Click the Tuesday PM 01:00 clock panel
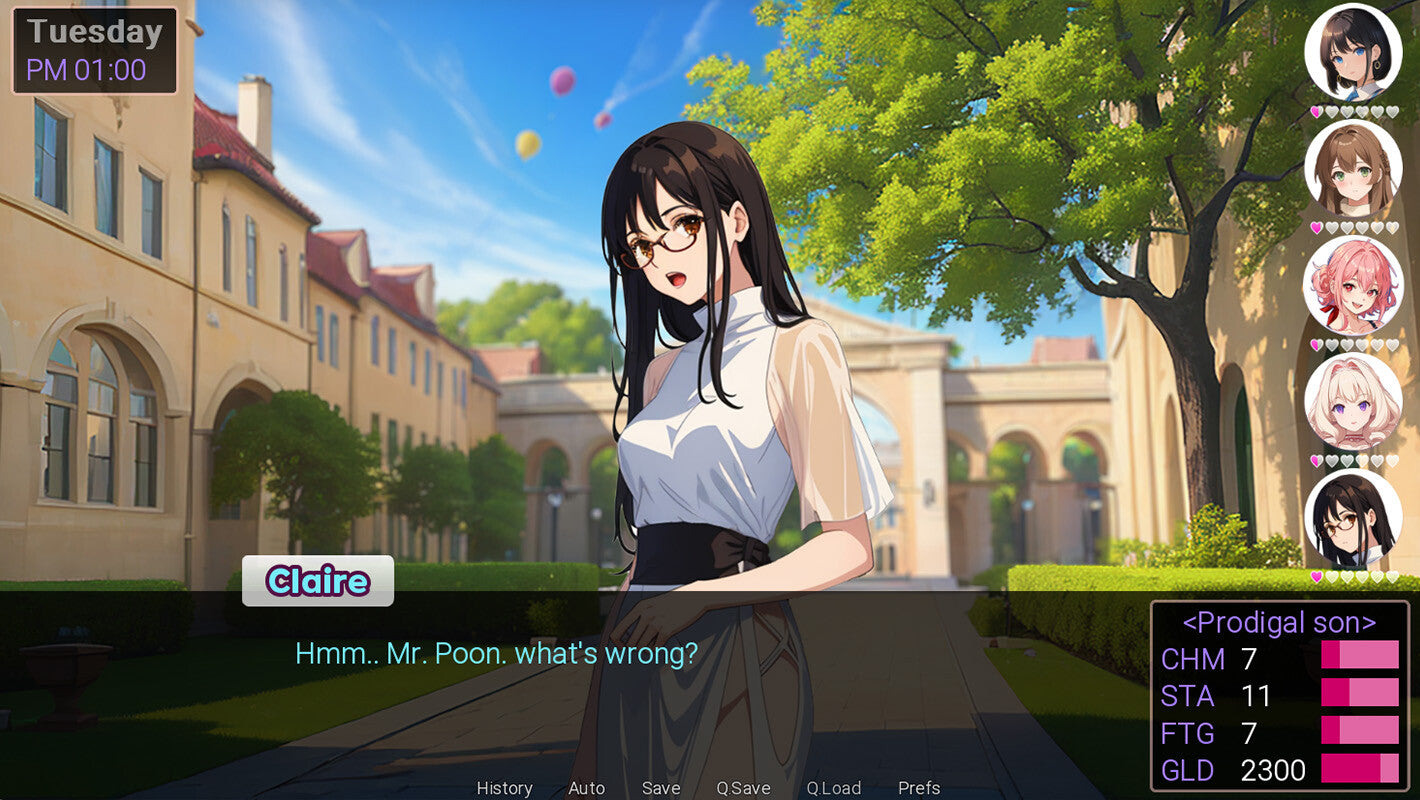 point(95,51)
